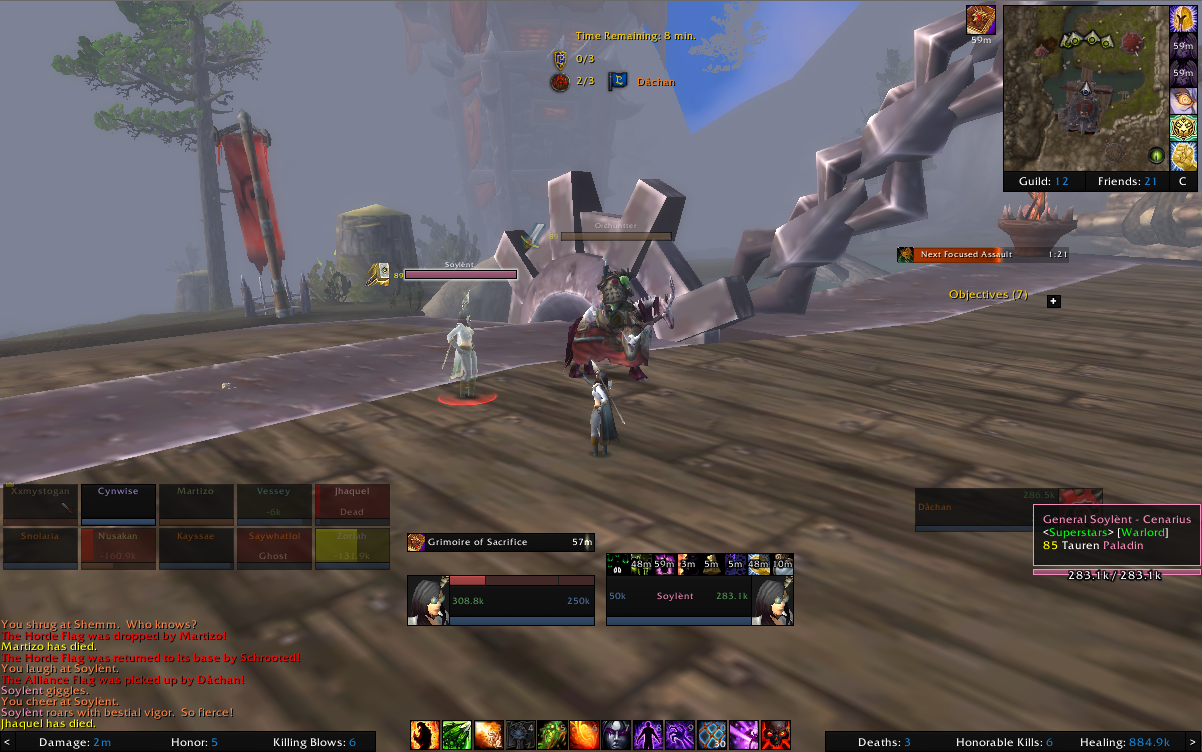Select Nusakan's raid frame
The width and height of the screenshot is (1202, 752).
coord(118,547)
